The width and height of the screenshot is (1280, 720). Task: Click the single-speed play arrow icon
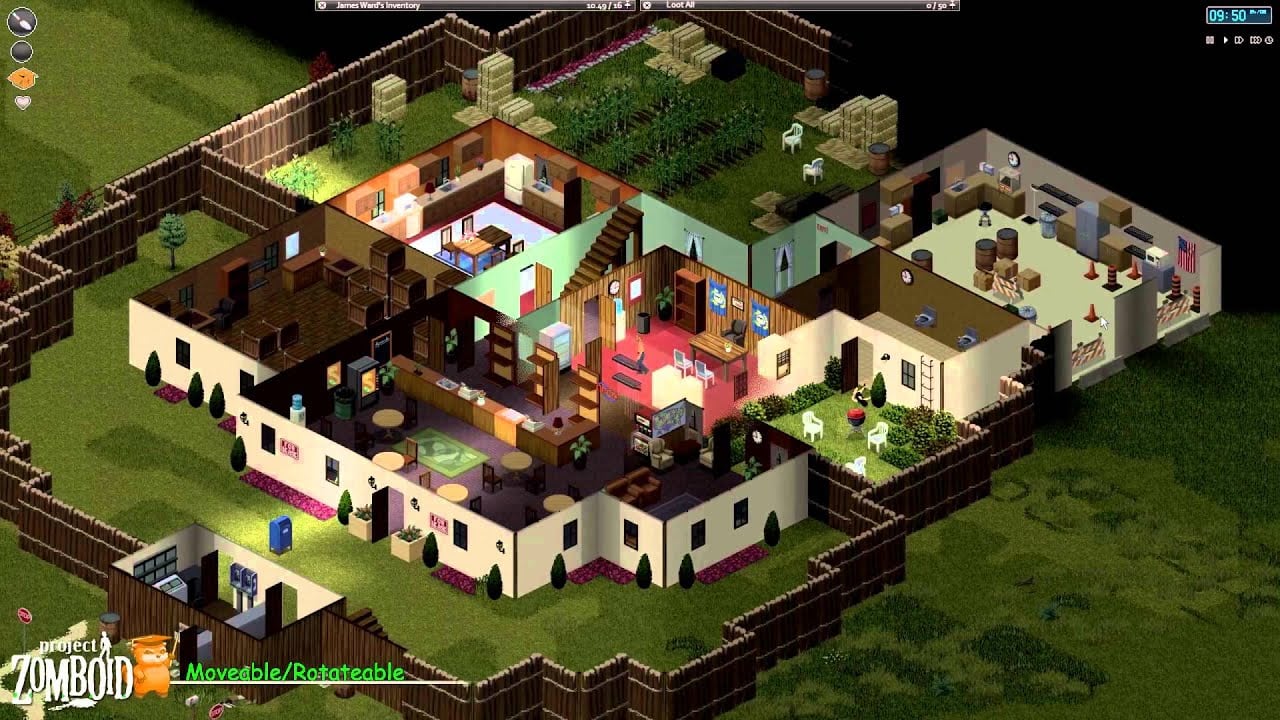point(1226,40)
